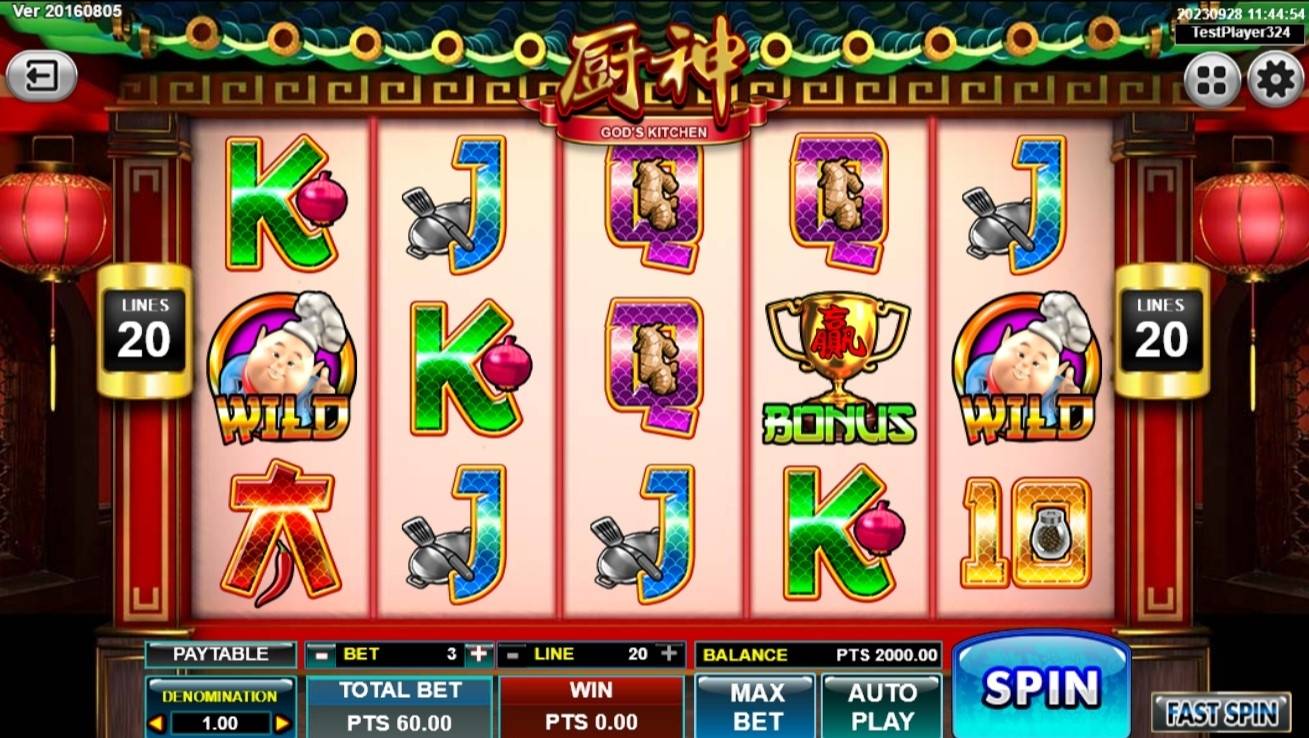Raise denomination with the right arrow
The image size is (1309, 738).
[x=283, y=723]
